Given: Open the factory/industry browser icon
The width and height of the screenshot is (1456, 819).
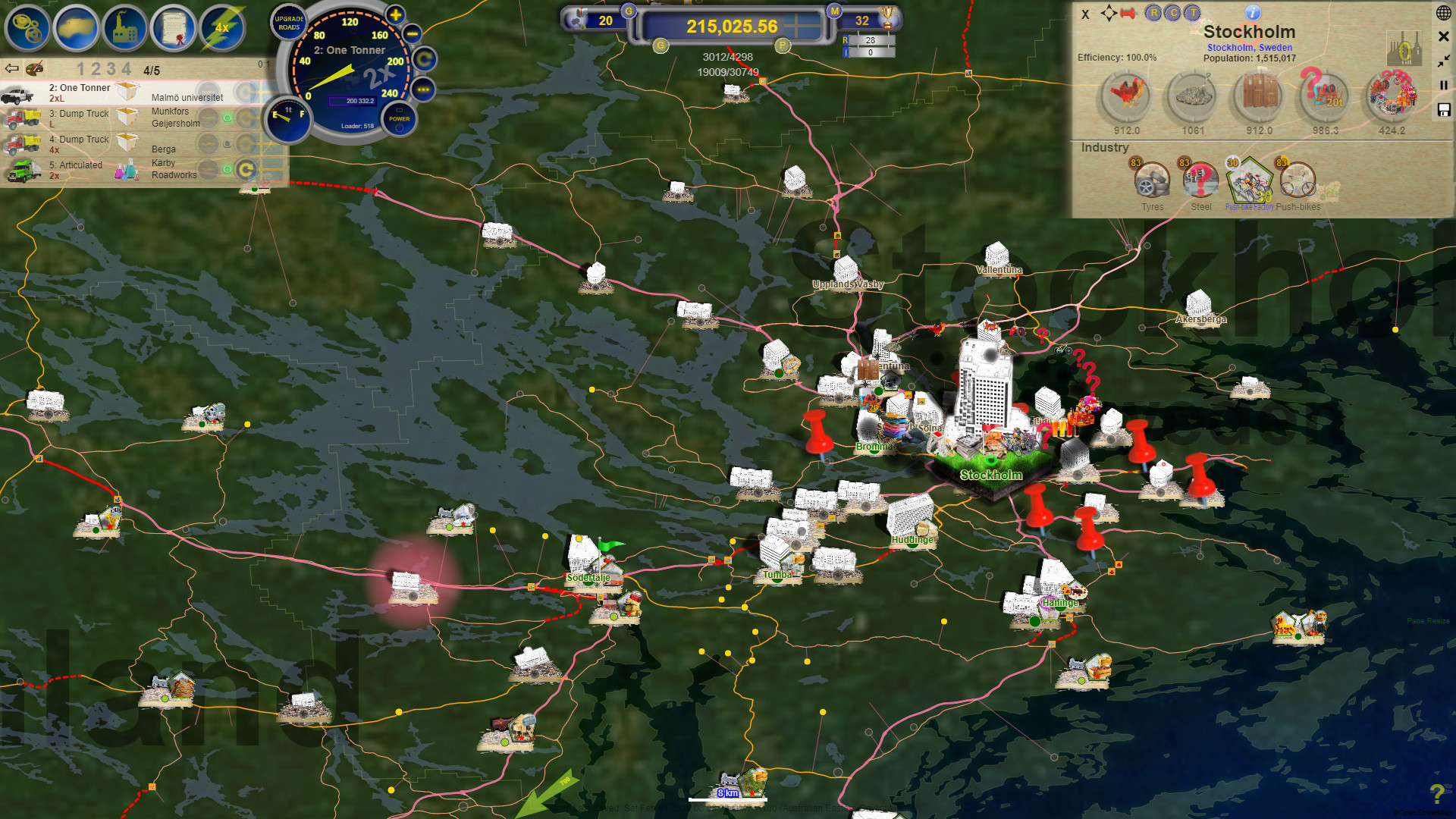Looking at the screenshot, I should 125,28.
